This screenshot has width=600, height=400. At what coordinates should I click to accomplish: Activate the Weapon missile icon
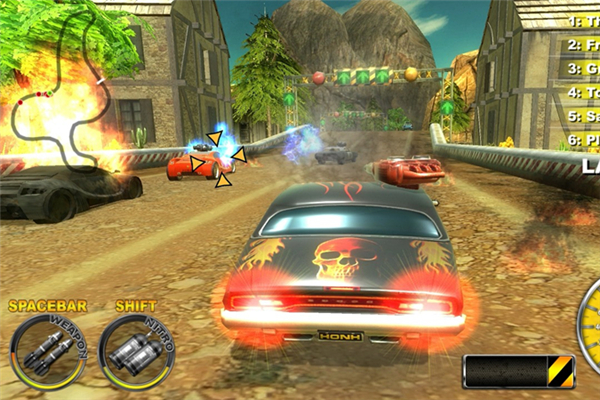tap(48, 351)
